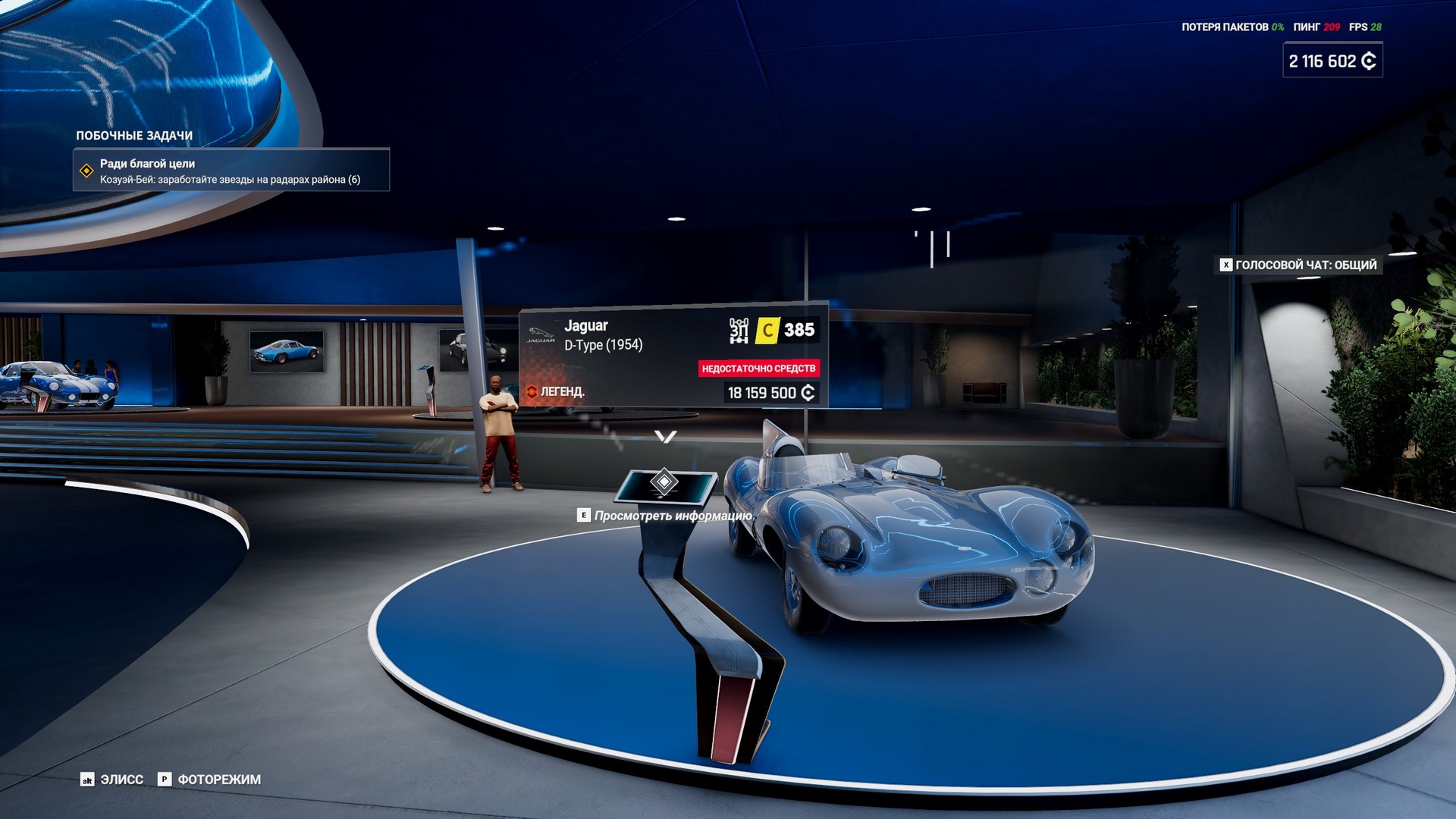Select the Jaguar D-Type car info panel
1456x819 pixels.
pos(672,358)
